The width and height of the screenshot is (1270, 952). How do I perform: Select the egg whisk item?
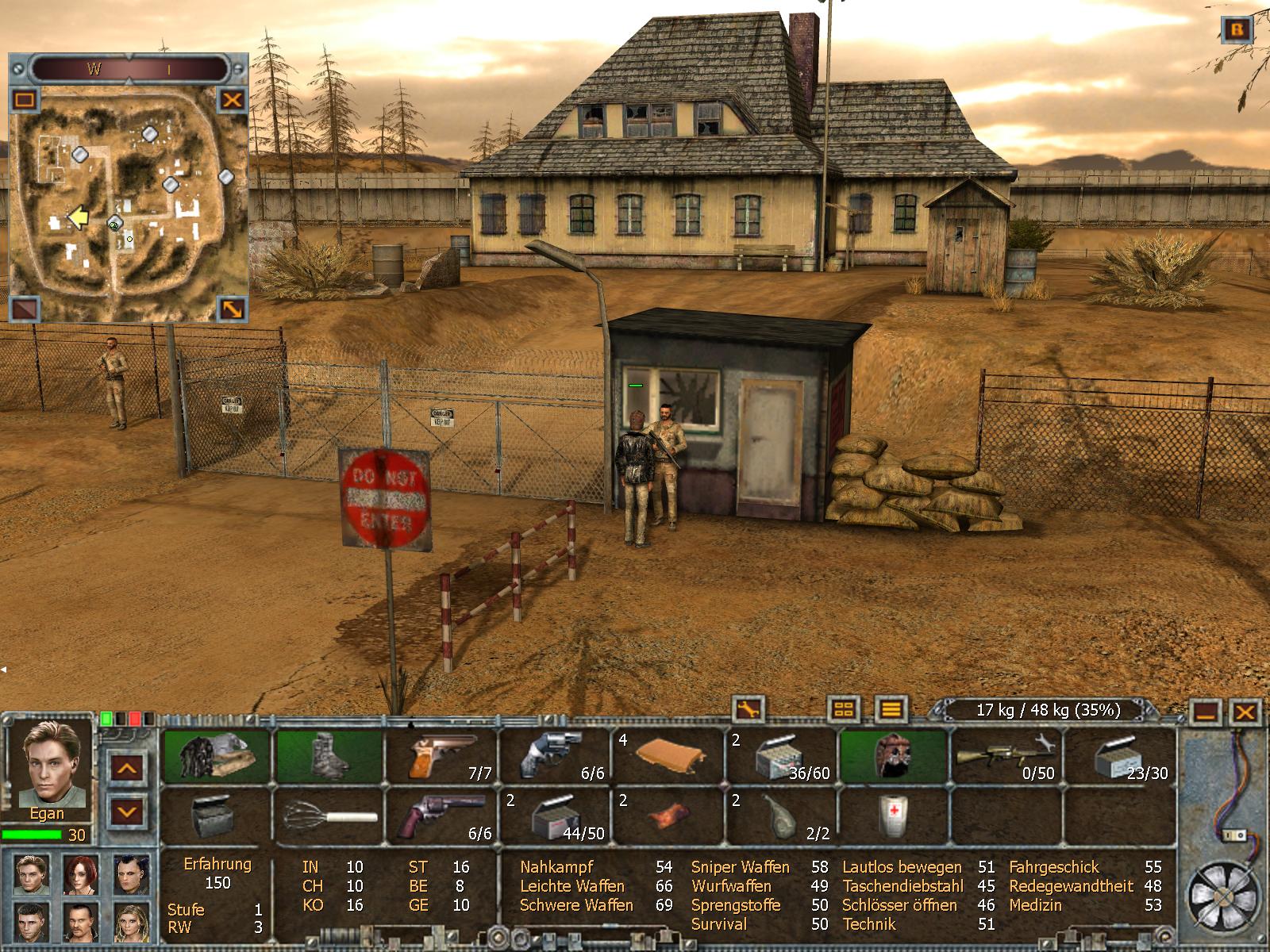click(x=329, y=817)
